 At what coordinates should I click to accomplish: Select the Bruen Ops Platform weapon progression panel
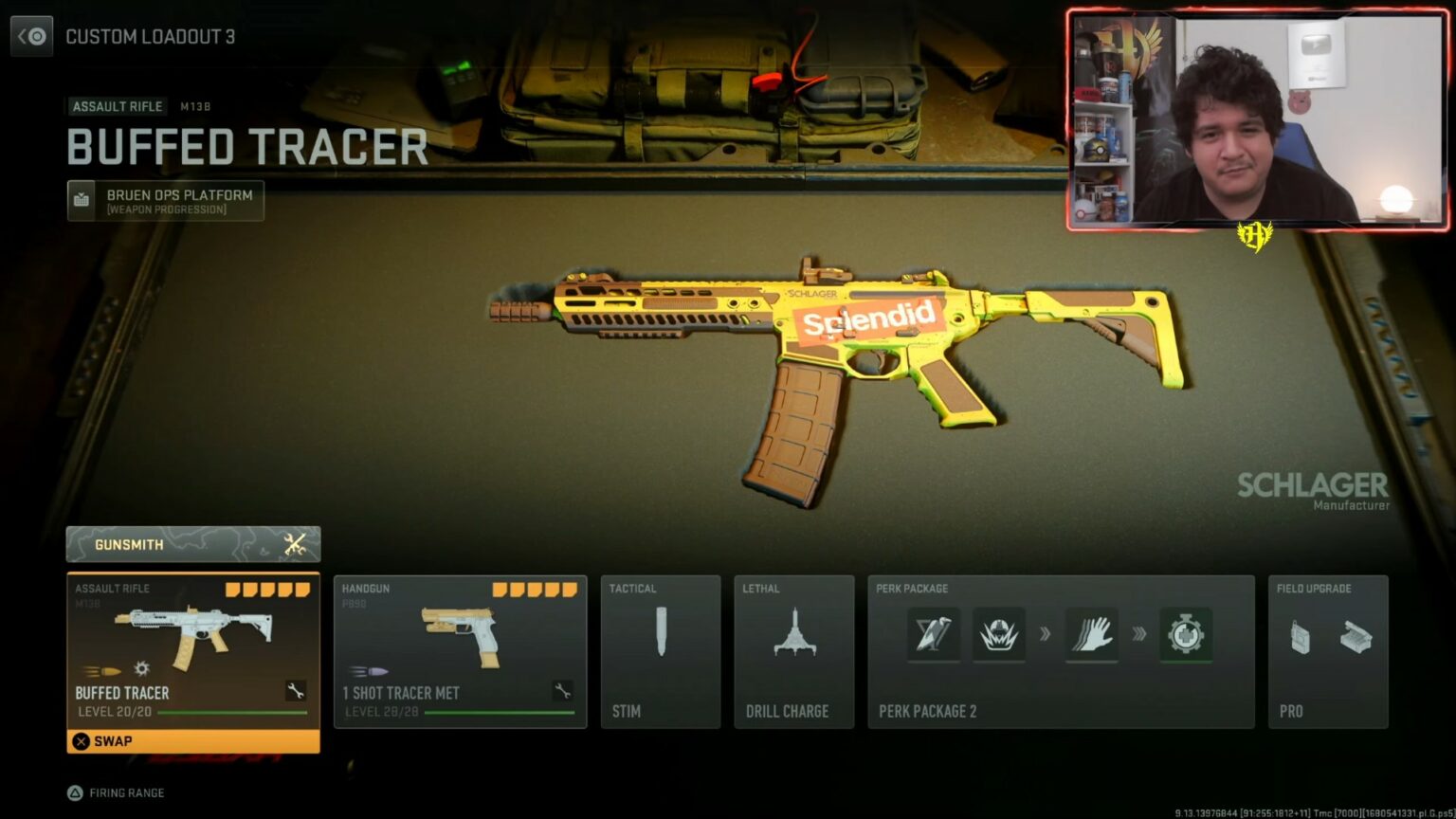pyautogui.click(x=164, y=200)
